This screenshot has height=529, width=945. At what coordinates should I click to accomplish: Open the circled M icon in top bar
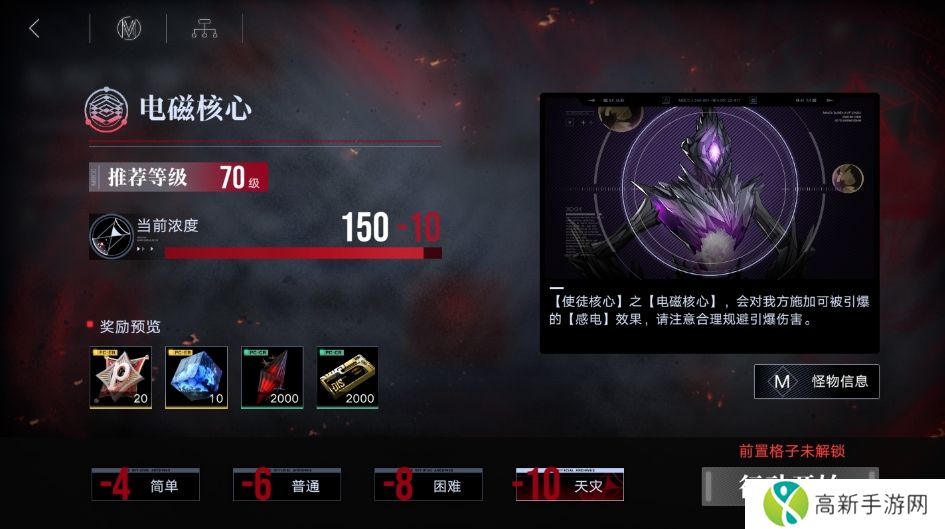[x=129, y=29]
